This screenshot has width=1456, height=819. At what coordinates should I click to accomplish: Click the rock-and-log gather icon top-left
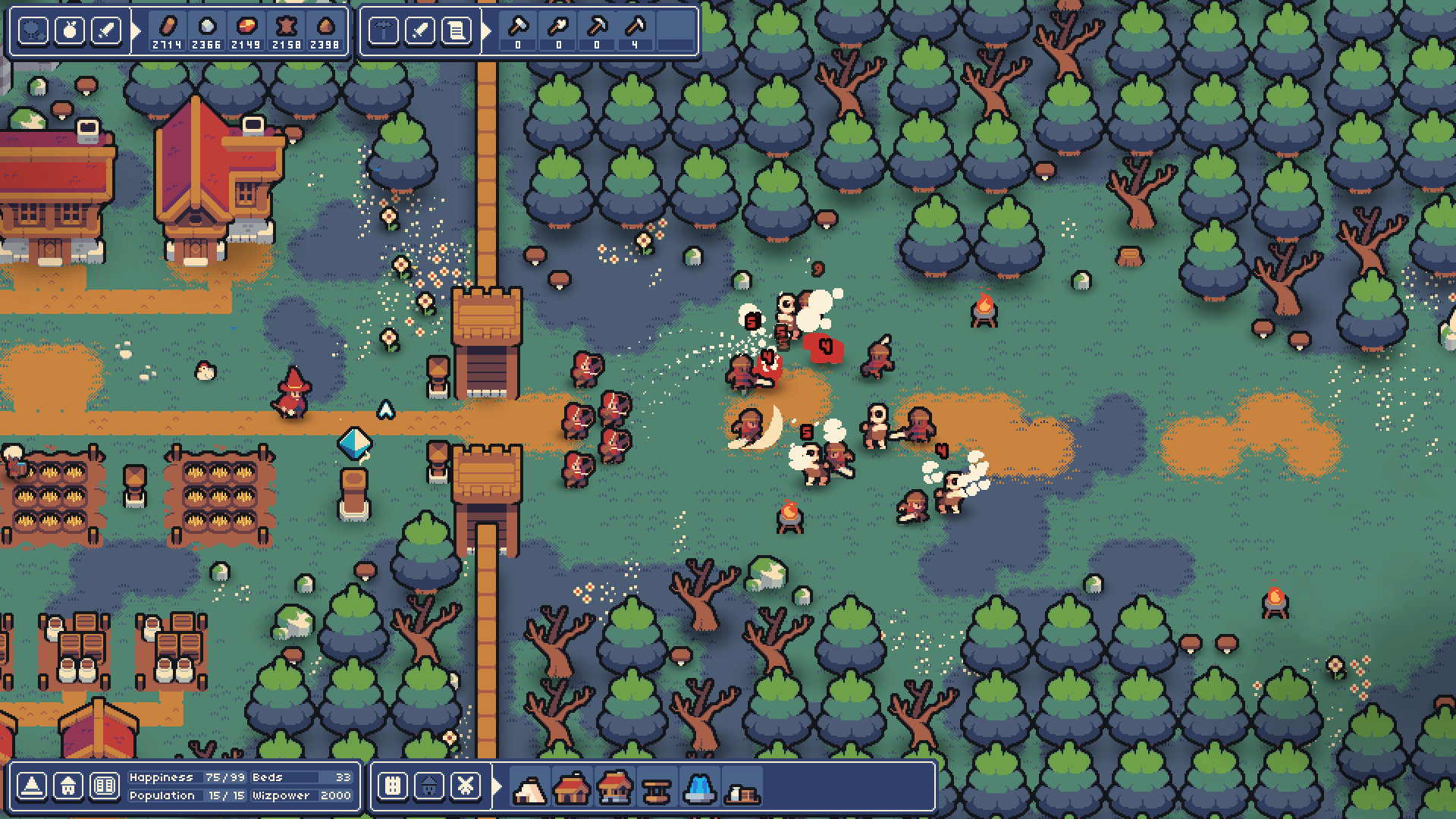(x=33, y=30)
